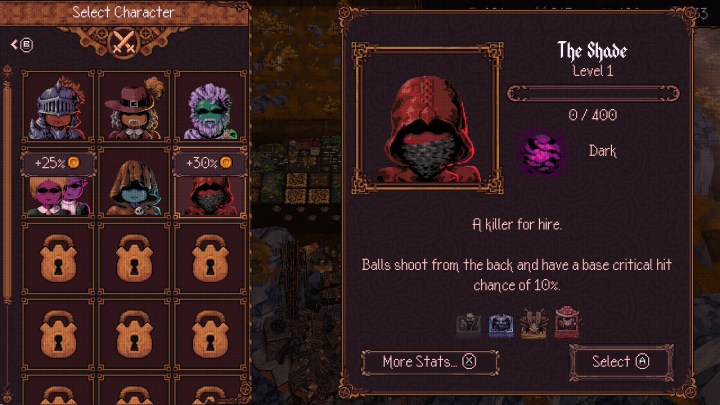Image resolution: width=720 pixels, height=405 pixels.
Task: Click the red mushroom-hat trophy icon
Action: pos(567,323)
